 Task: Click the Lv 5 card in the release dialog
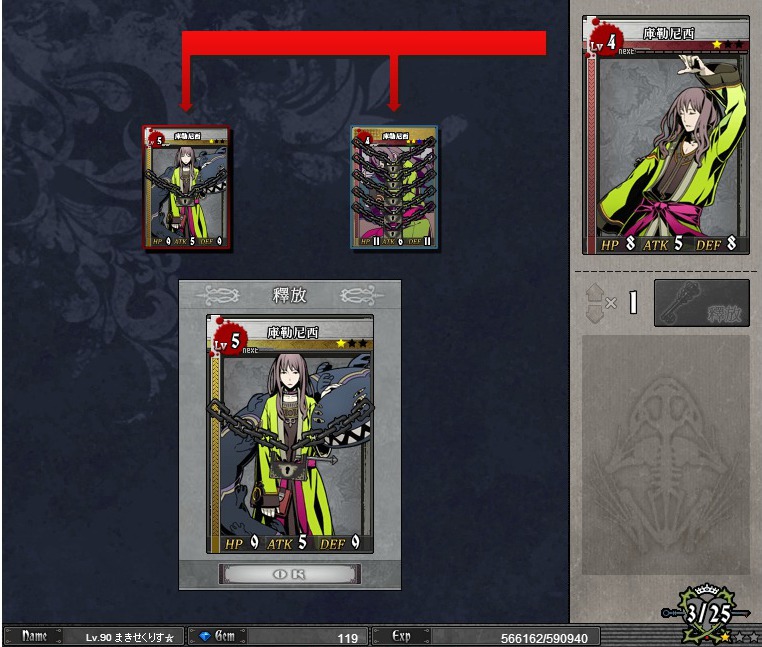click(x=290, y=433)
